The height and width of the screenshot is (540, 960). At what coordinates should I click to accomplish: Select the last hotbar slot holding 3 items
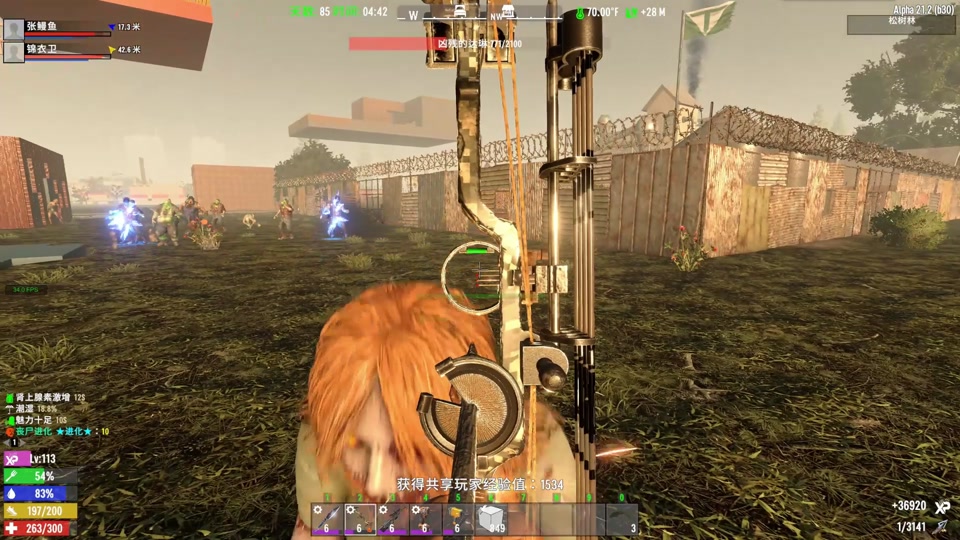click(x=622, y=519)
